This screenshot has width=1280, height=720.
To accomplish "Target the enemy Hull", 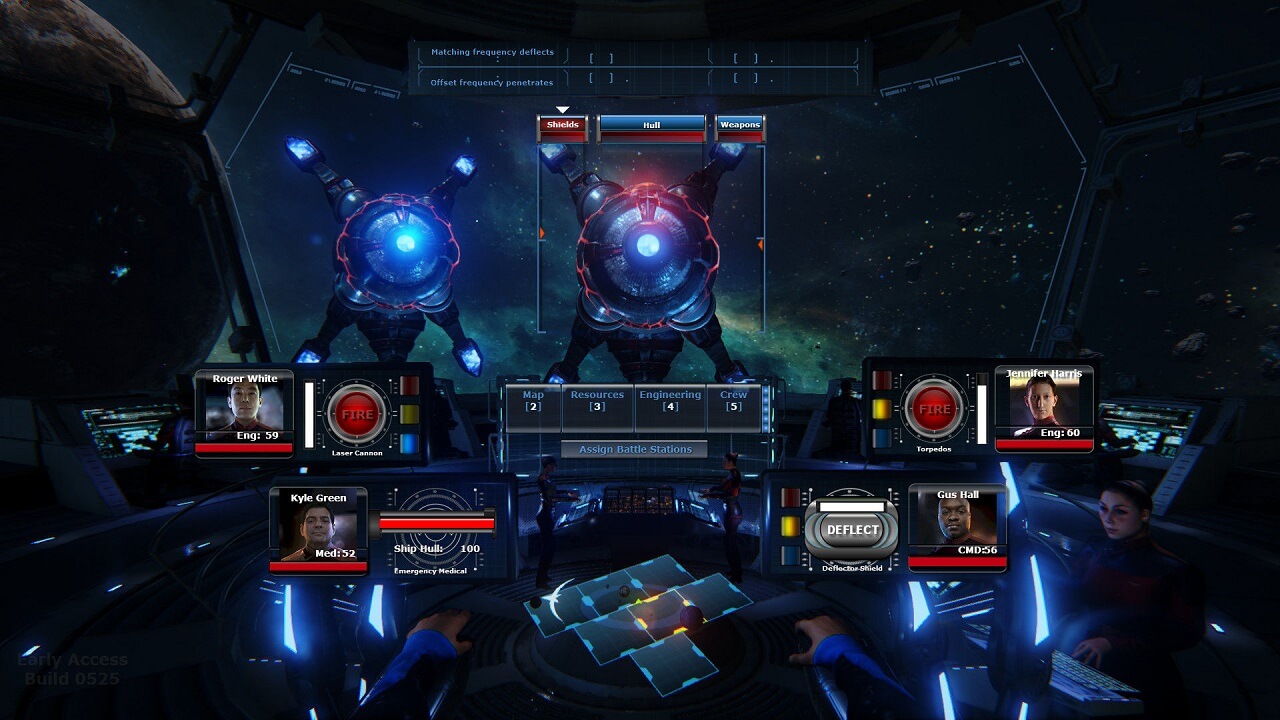I will click(x=652, y=126).
